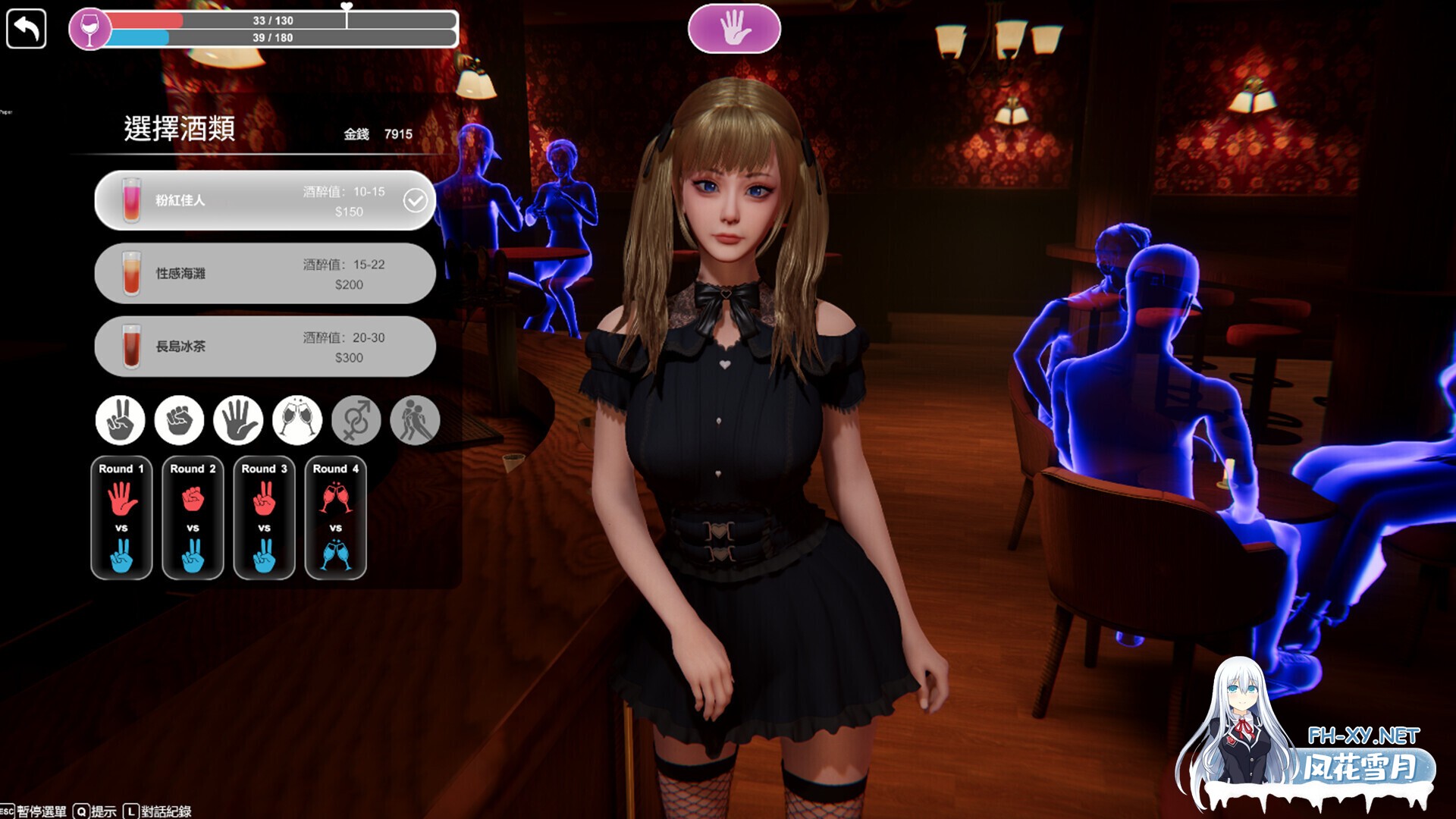Click the interlocked gender symbols icon
Image resolution: width=1456 pixels, height=819 pixels.
(356, 420)
